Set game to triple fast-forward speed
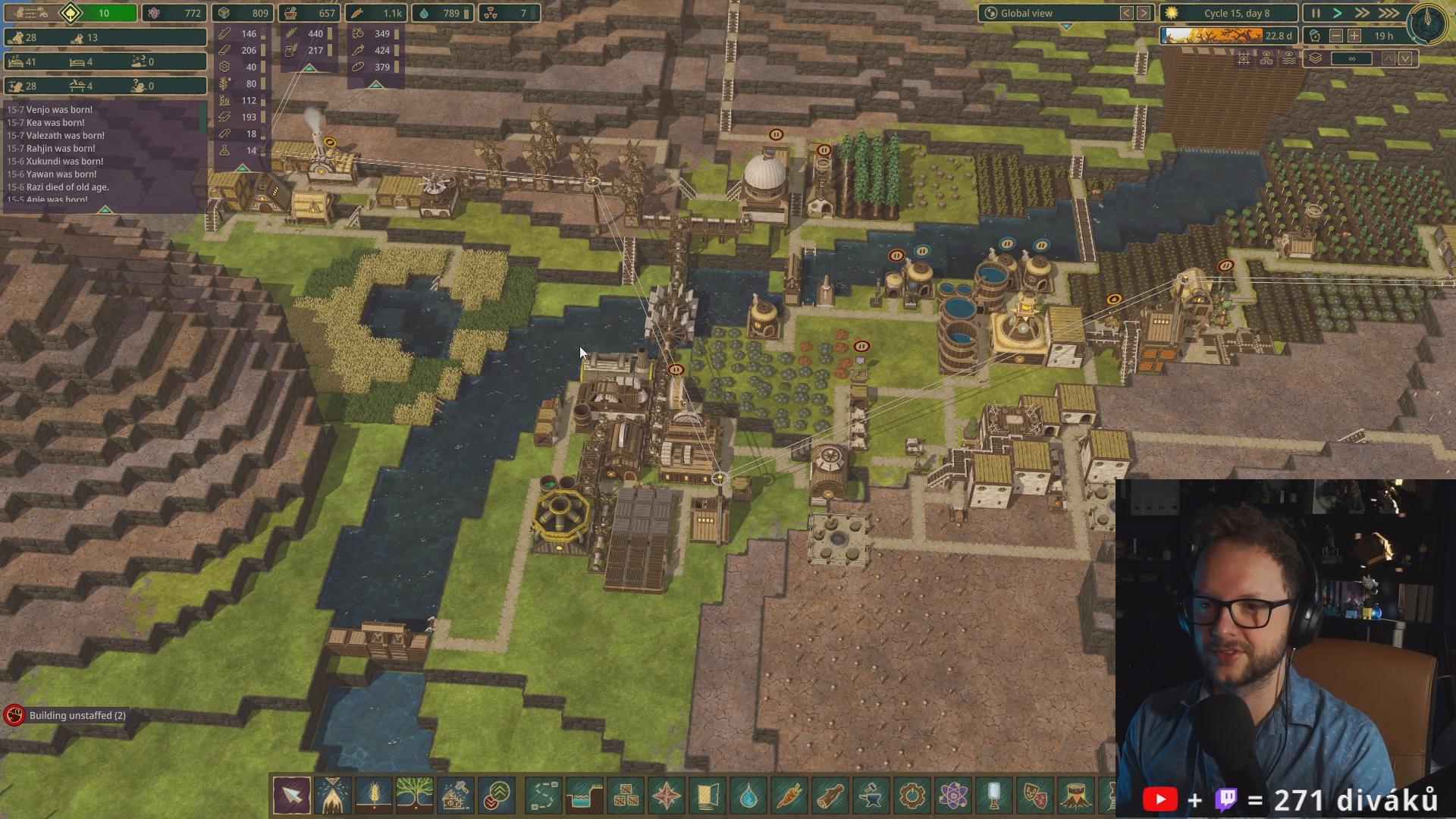The width and height of the screenshot is (1456, 819). pyautogui.click(x=1389, y=13)
